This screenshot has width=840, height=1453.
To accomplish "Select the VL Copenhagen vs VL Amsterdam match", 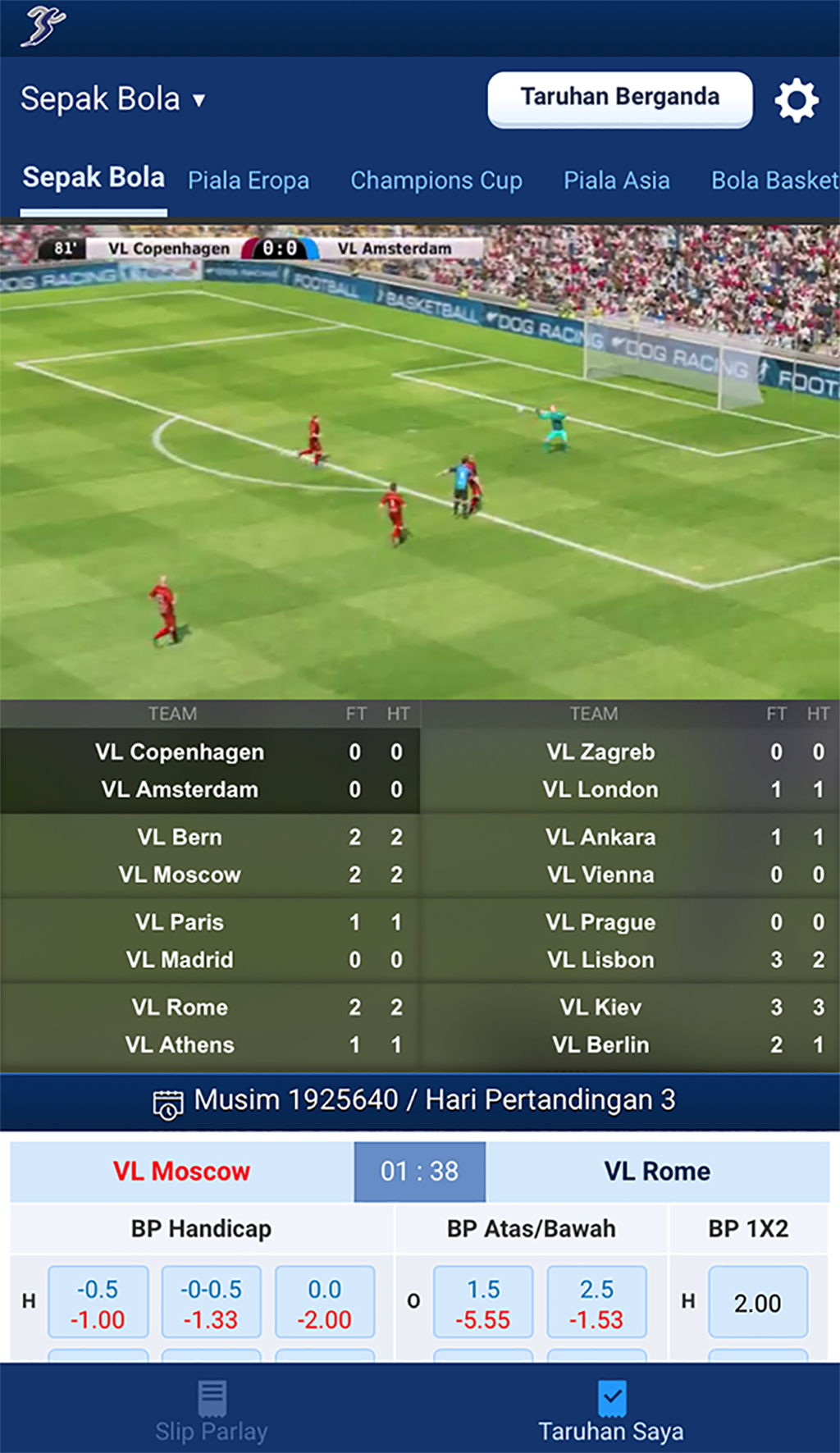I will [210, 770].
